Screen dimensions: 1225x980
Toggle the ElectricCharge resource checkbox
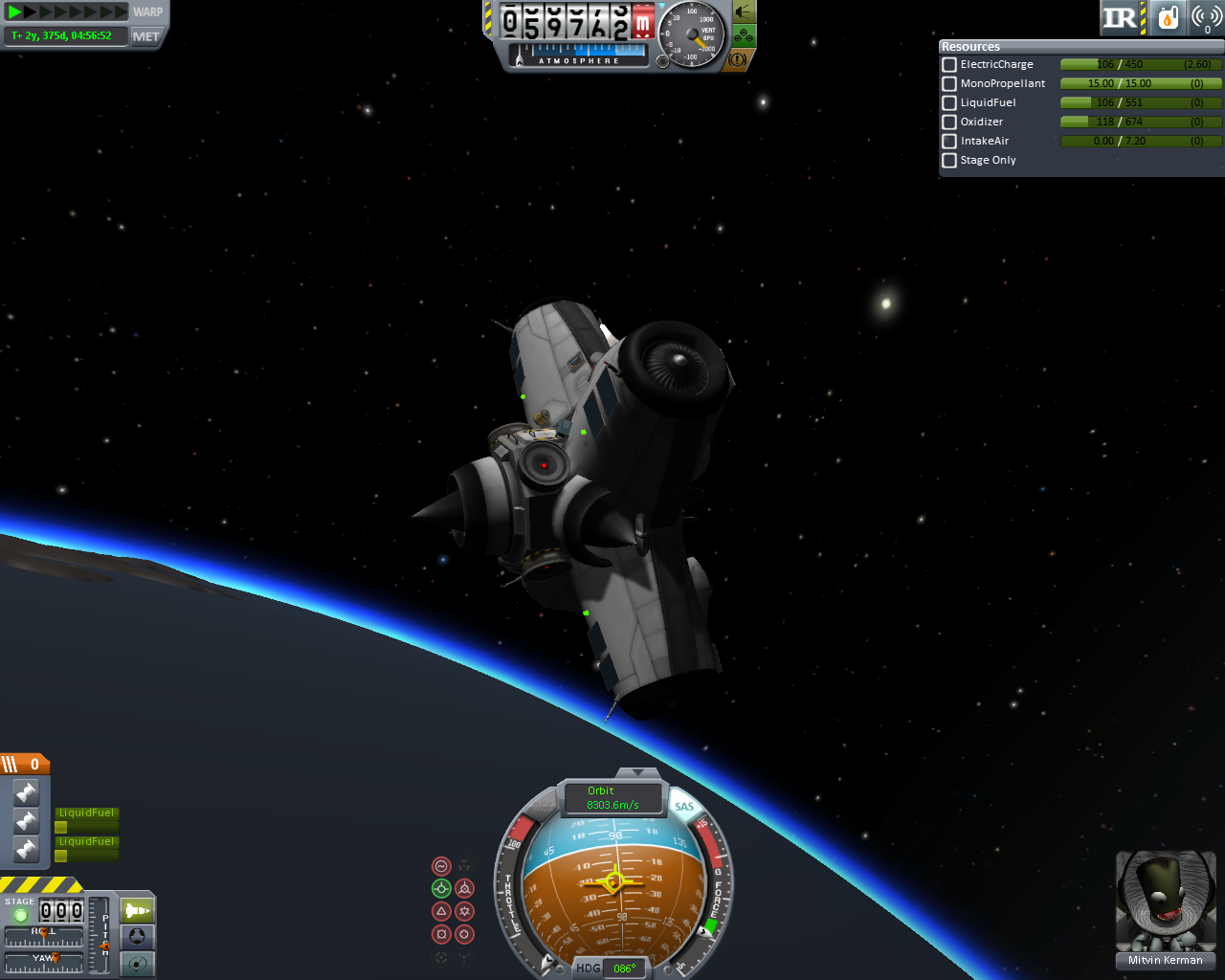click(x=949, y=64)
